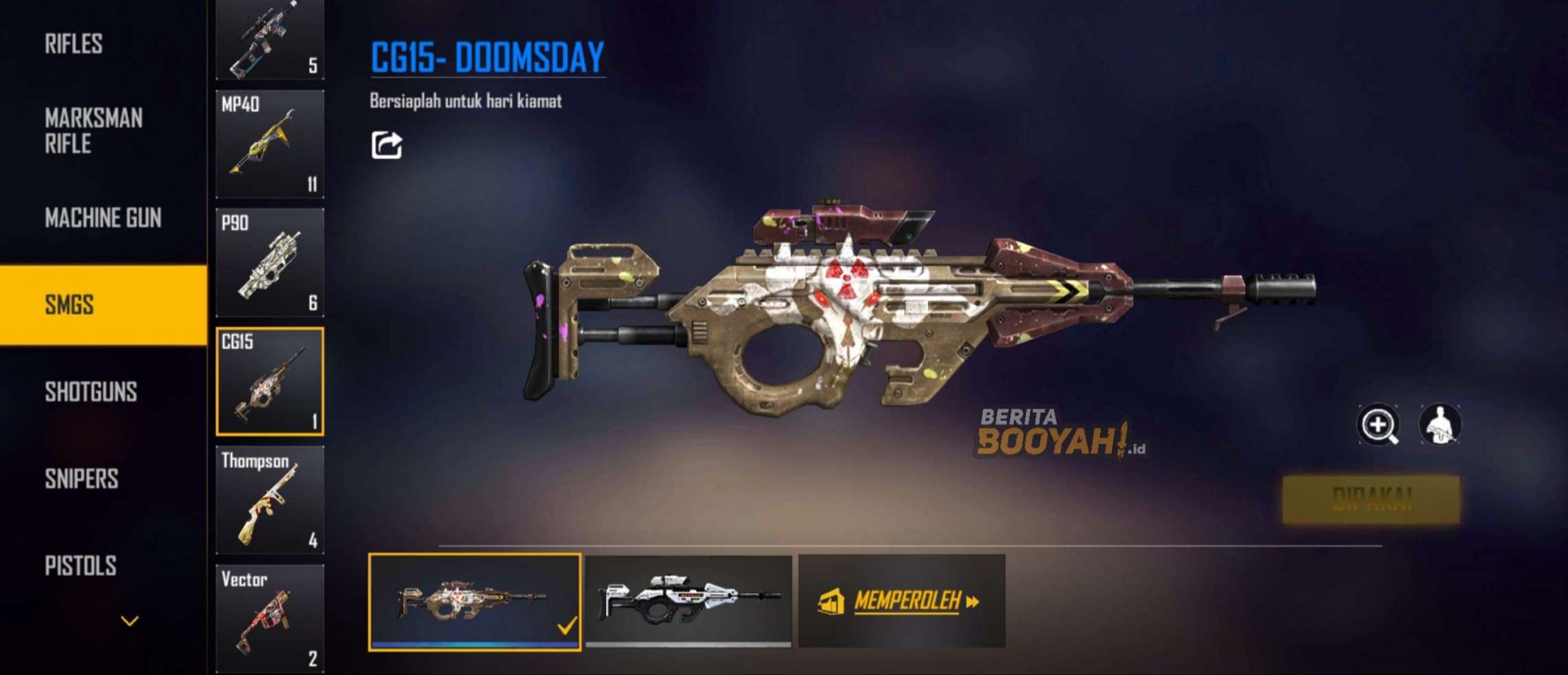Switch to Marksman Rifle category
This screenshot has height=675, width=1568.
pos(93,131)
